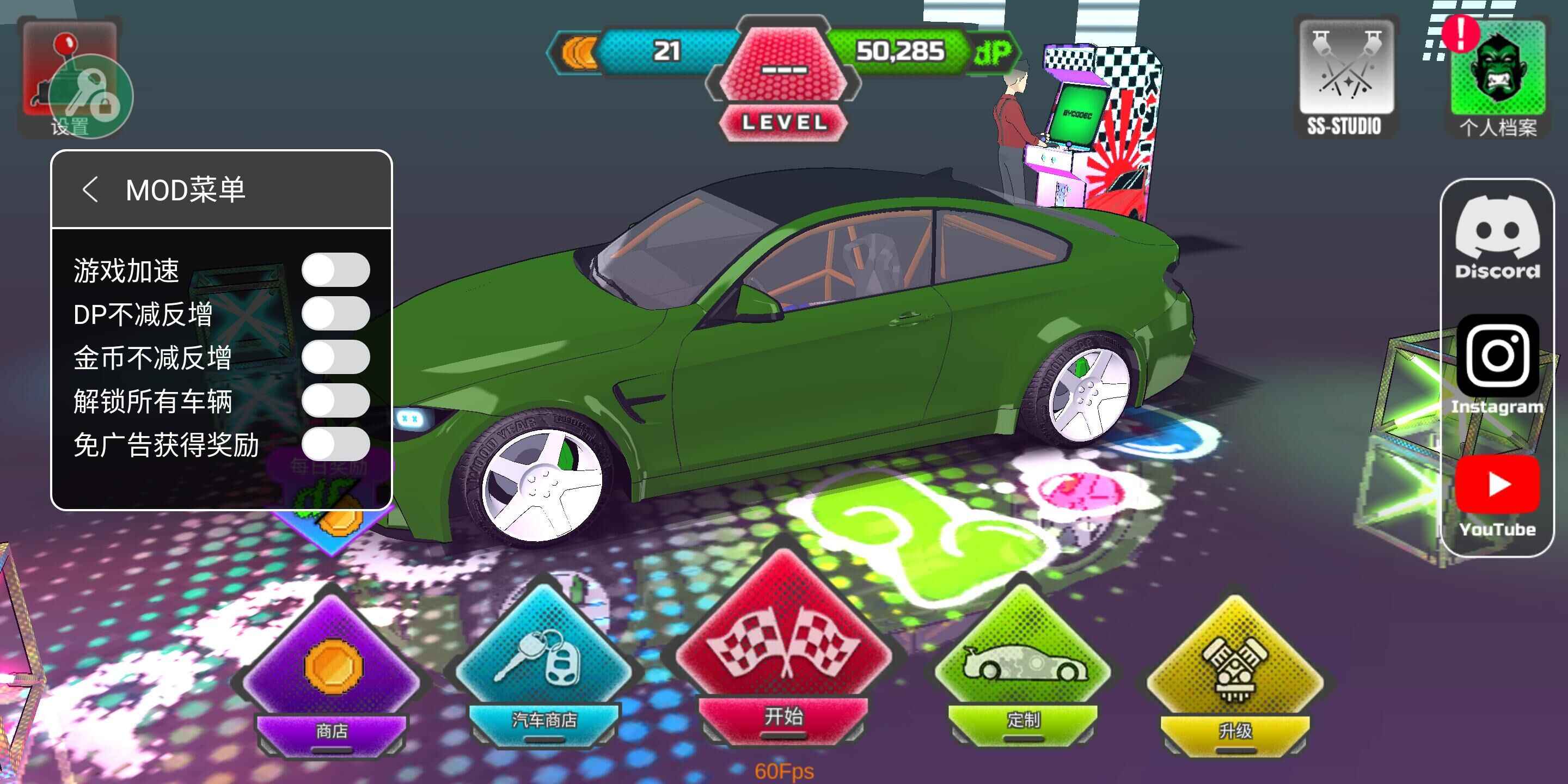This screenshot has width=1568, height=784.
Task: Open the SS-STUDIO photo studio
Action: point(1345,76)
